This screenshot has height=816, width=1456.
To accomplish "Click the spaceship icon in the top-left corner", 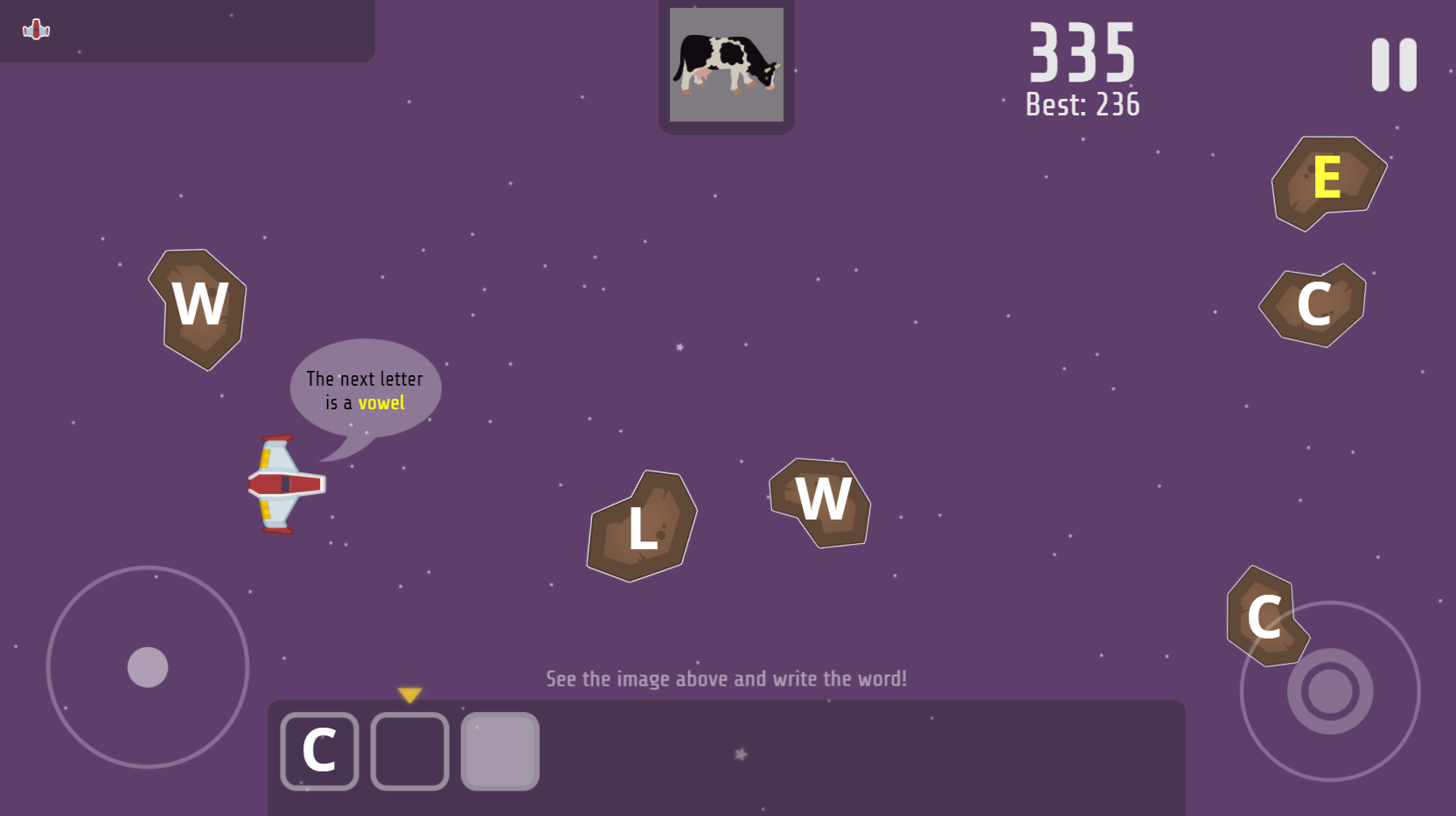I will click(x=36, y=30).
